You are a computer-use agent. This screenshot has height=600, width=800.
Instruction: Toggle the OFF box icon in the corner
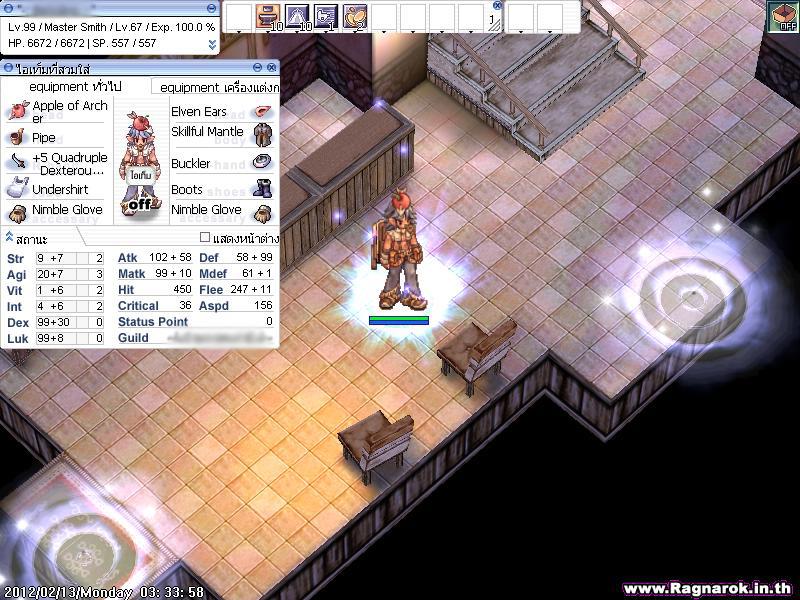coord(782,17)
